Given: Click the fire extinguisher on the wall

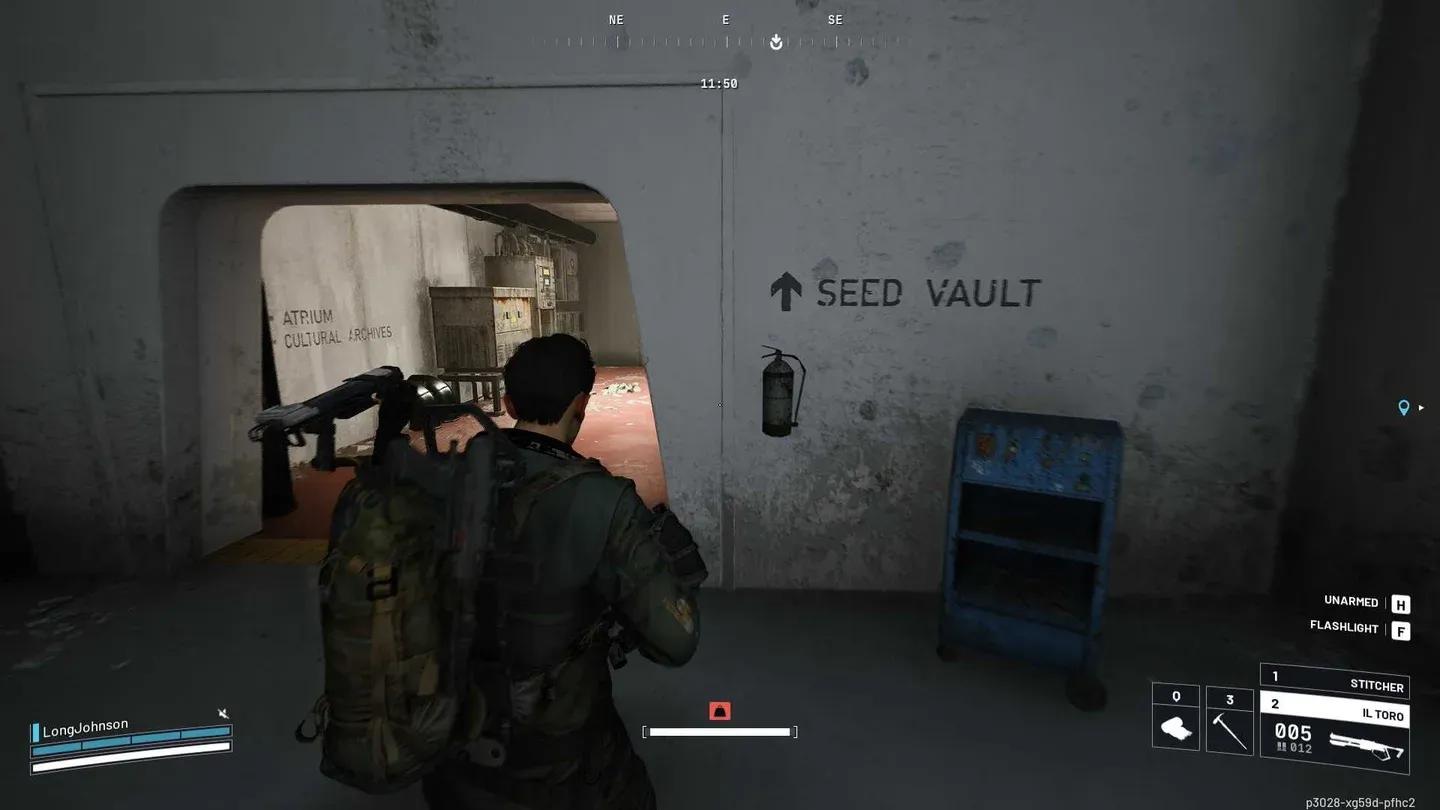Looking at the screenshot, I should (778, 395).
